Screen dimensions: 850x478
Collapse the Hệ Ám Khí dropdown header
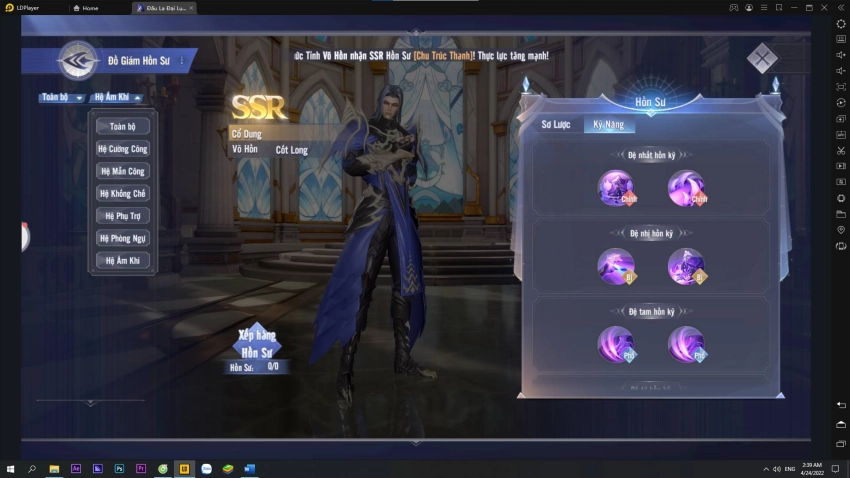click(x=117, y=97)
